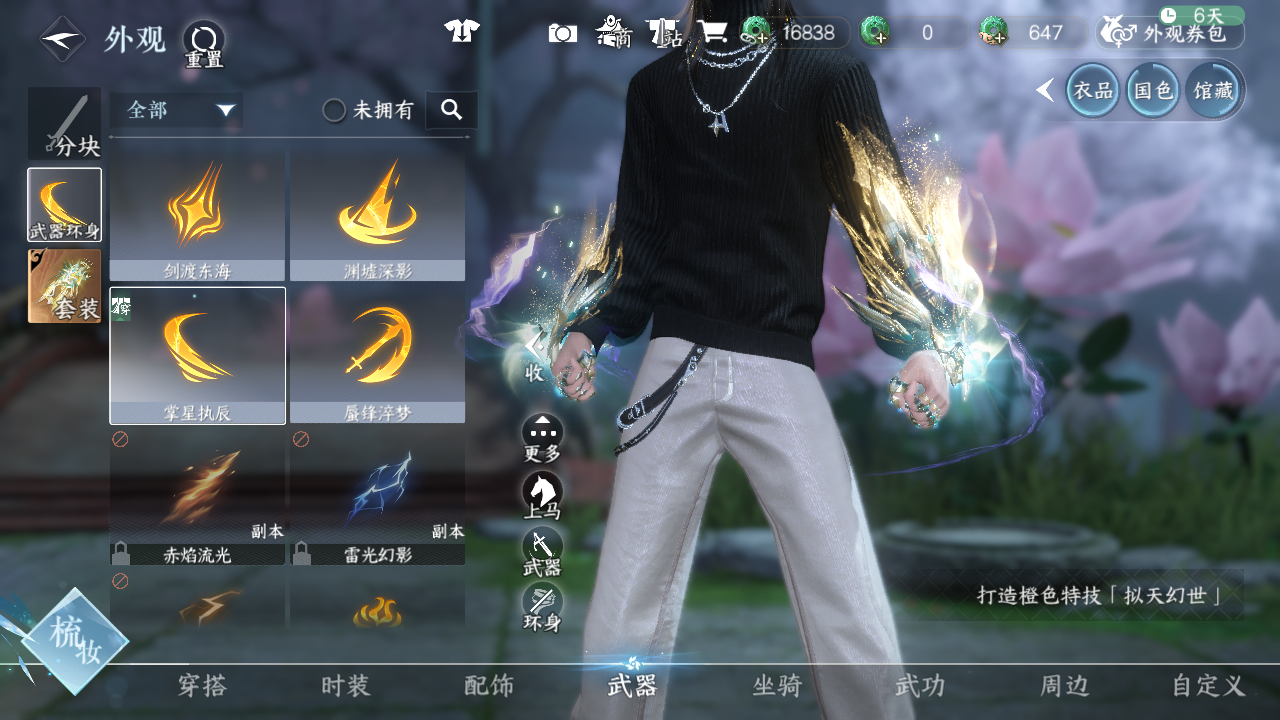
Task: Reset appearance with the 重置 button
Action: coord(204,42)
